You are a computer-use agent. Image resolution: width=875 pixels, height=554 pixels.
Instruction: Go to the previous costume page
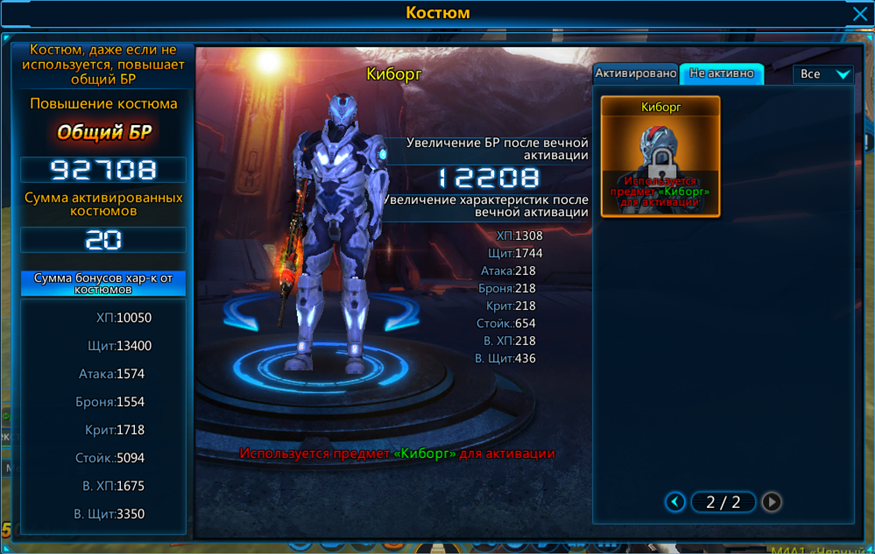tap(676, 502)
